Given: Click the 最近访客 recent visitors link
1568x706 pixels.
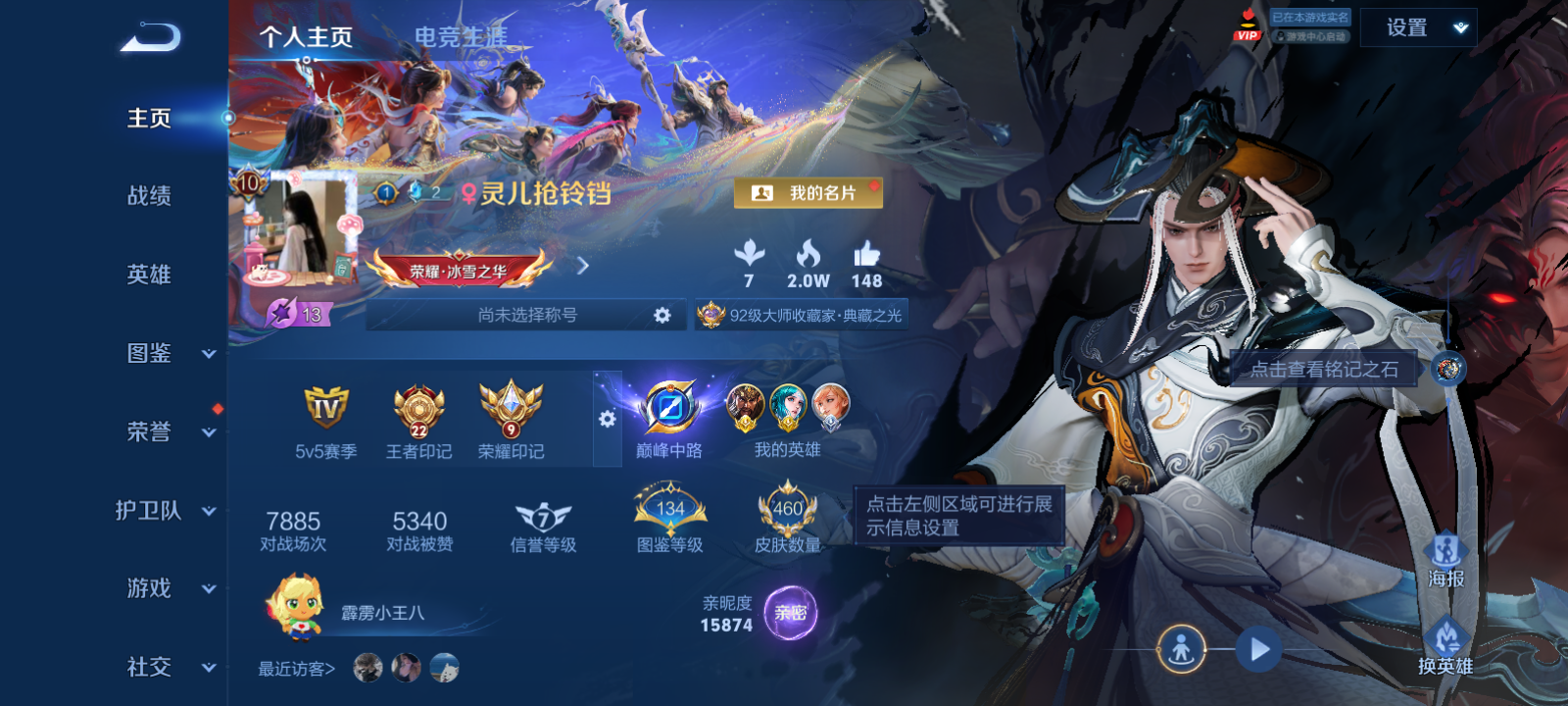Looking at the screenshot, I should click(295, 669).
